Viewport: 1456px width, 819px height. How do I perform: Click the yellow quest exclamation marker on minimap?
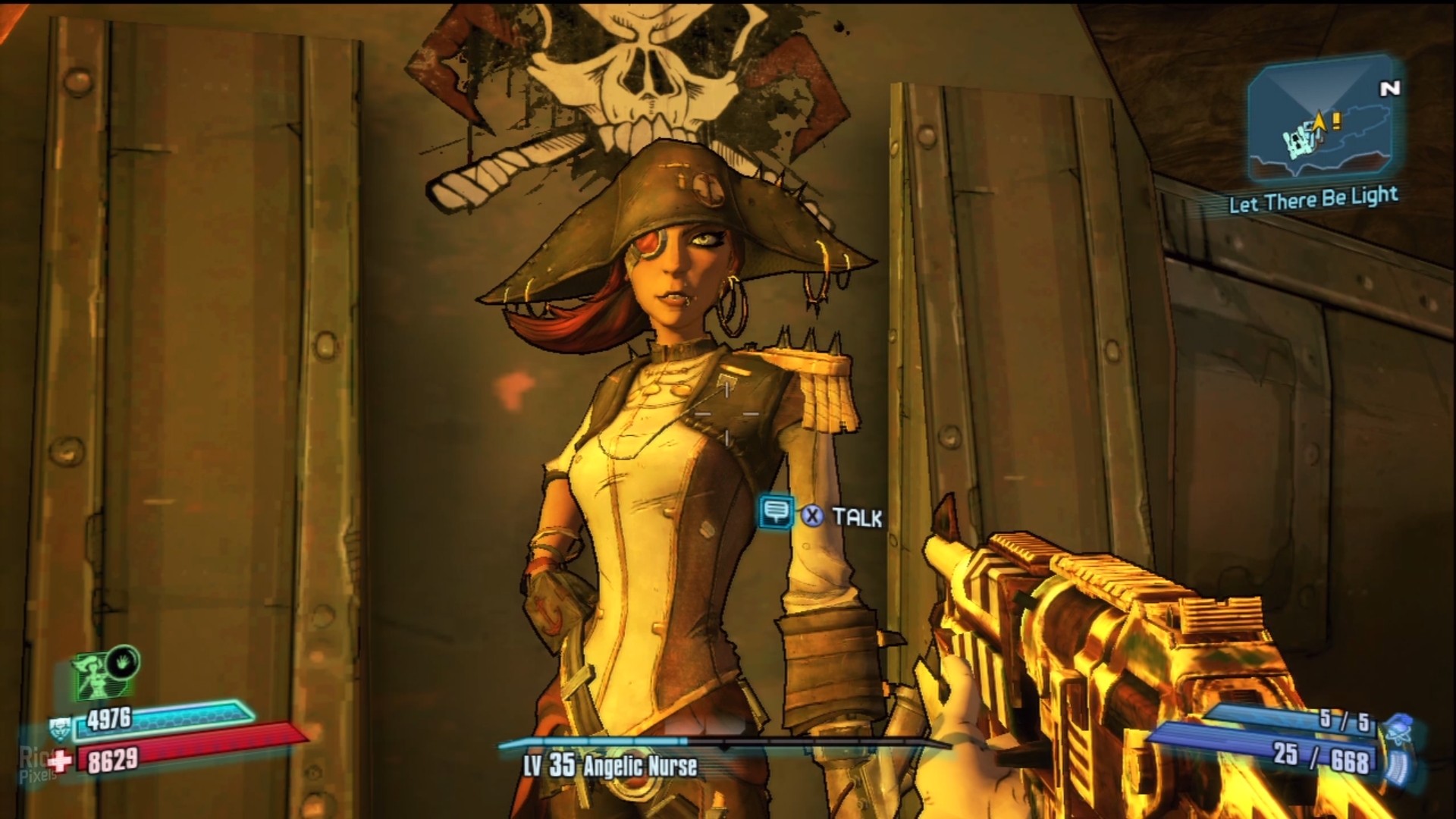coord(1336,120)
